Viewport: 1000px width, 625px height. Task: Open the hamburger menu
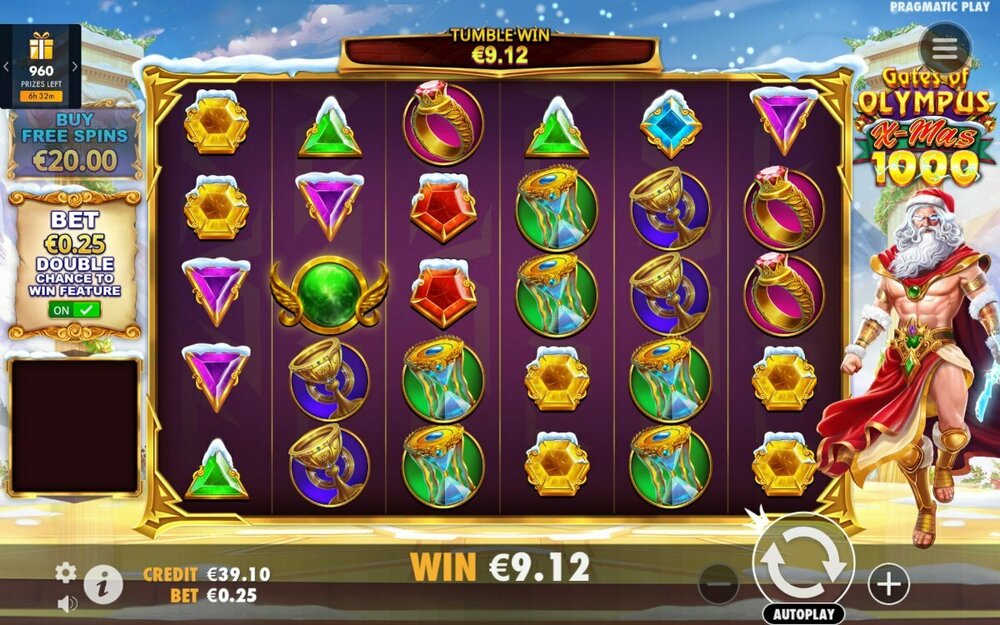coord(945,48)
